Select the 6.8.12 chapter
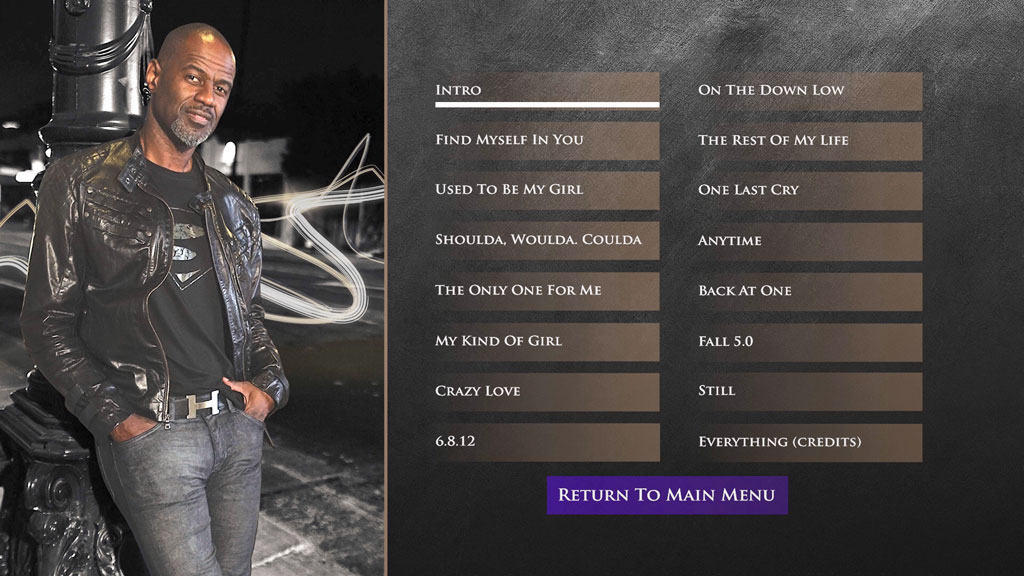1024x576 pixels. pos(546,441)
